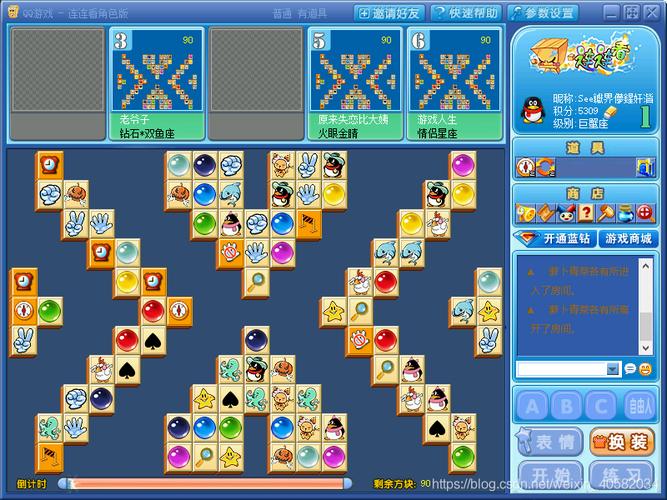Click the 换装 change outfit button
The height and width of the screenshot is (500, 667).
[x=620, y=441]
